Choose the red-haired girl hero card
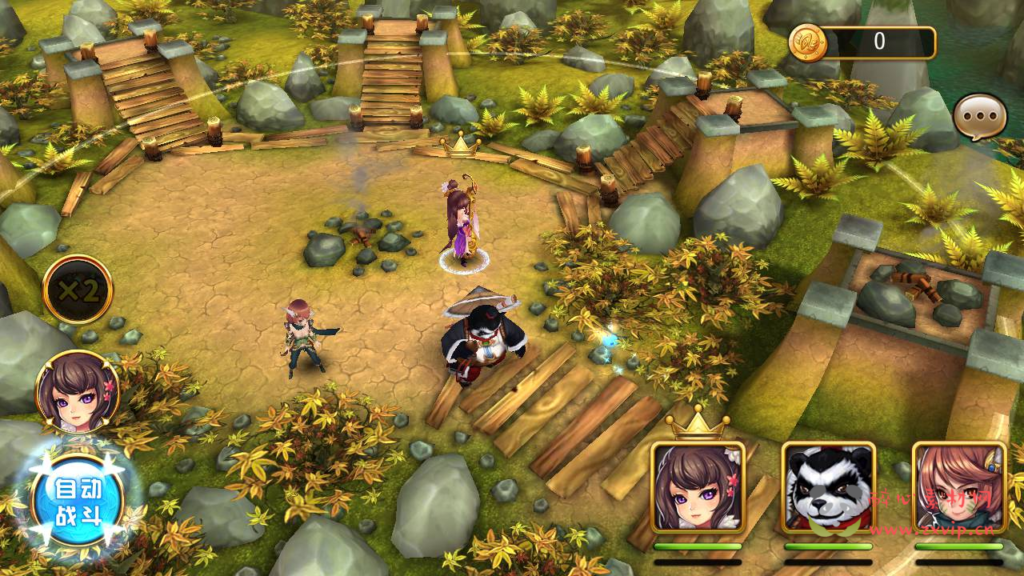This screenshot has height=576, width=1024. 959,487
